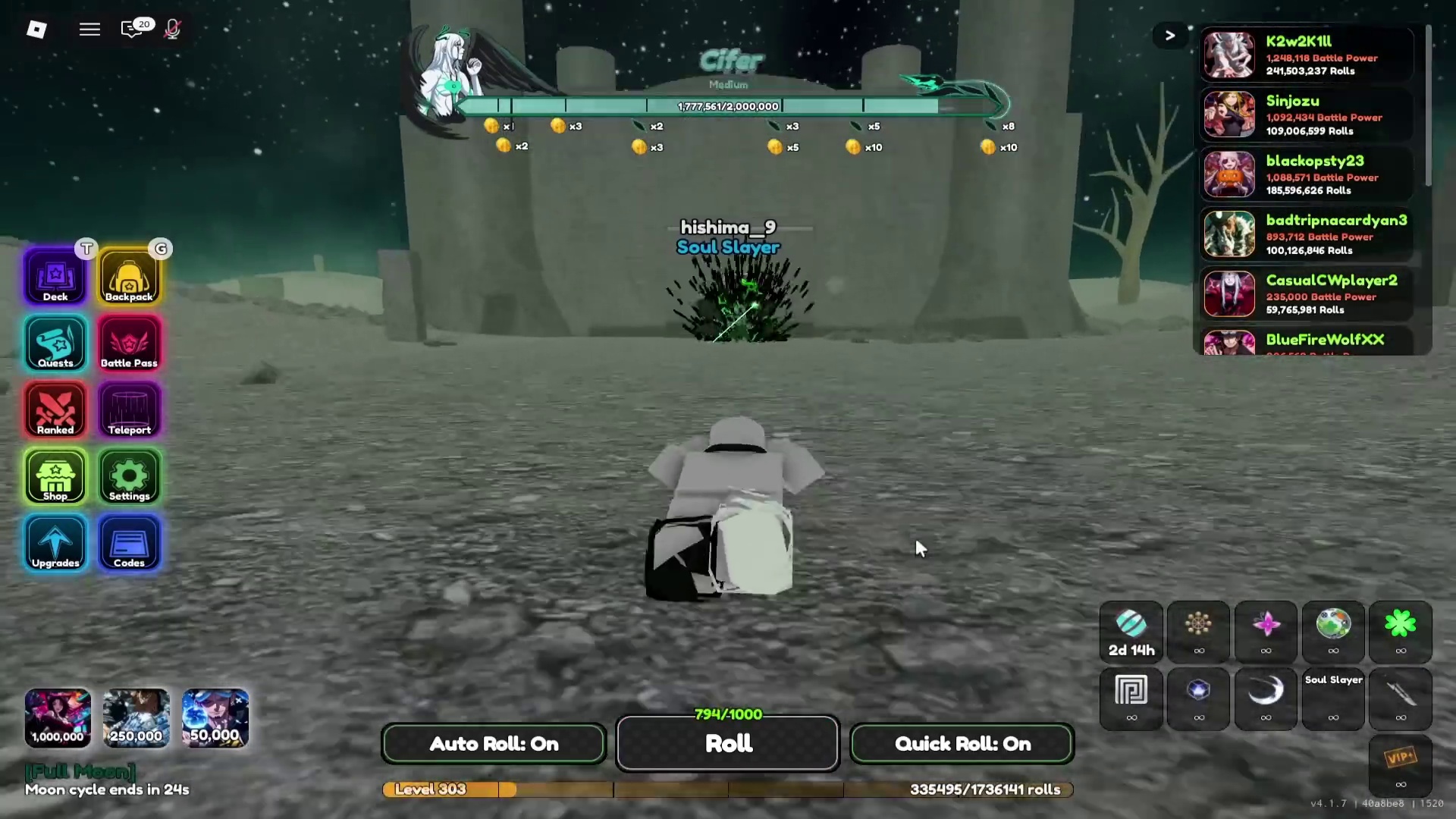
Task: Open the VIP+ pass item
Action: click(1400, 766)
